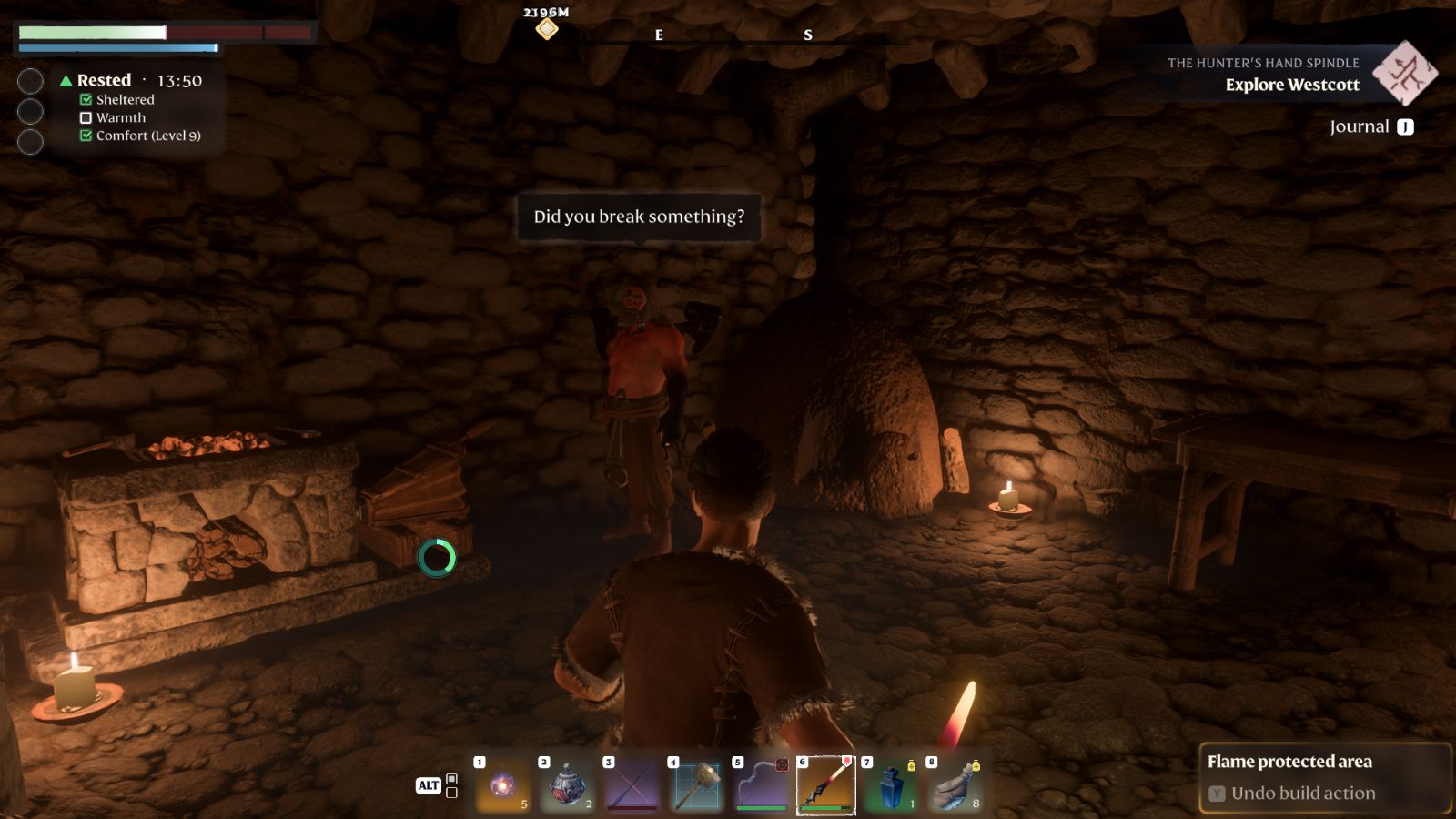Click the compass quest marker showing 2196M
The height and width of the screenshot is (819, 1456).
(x=546, y=29)
